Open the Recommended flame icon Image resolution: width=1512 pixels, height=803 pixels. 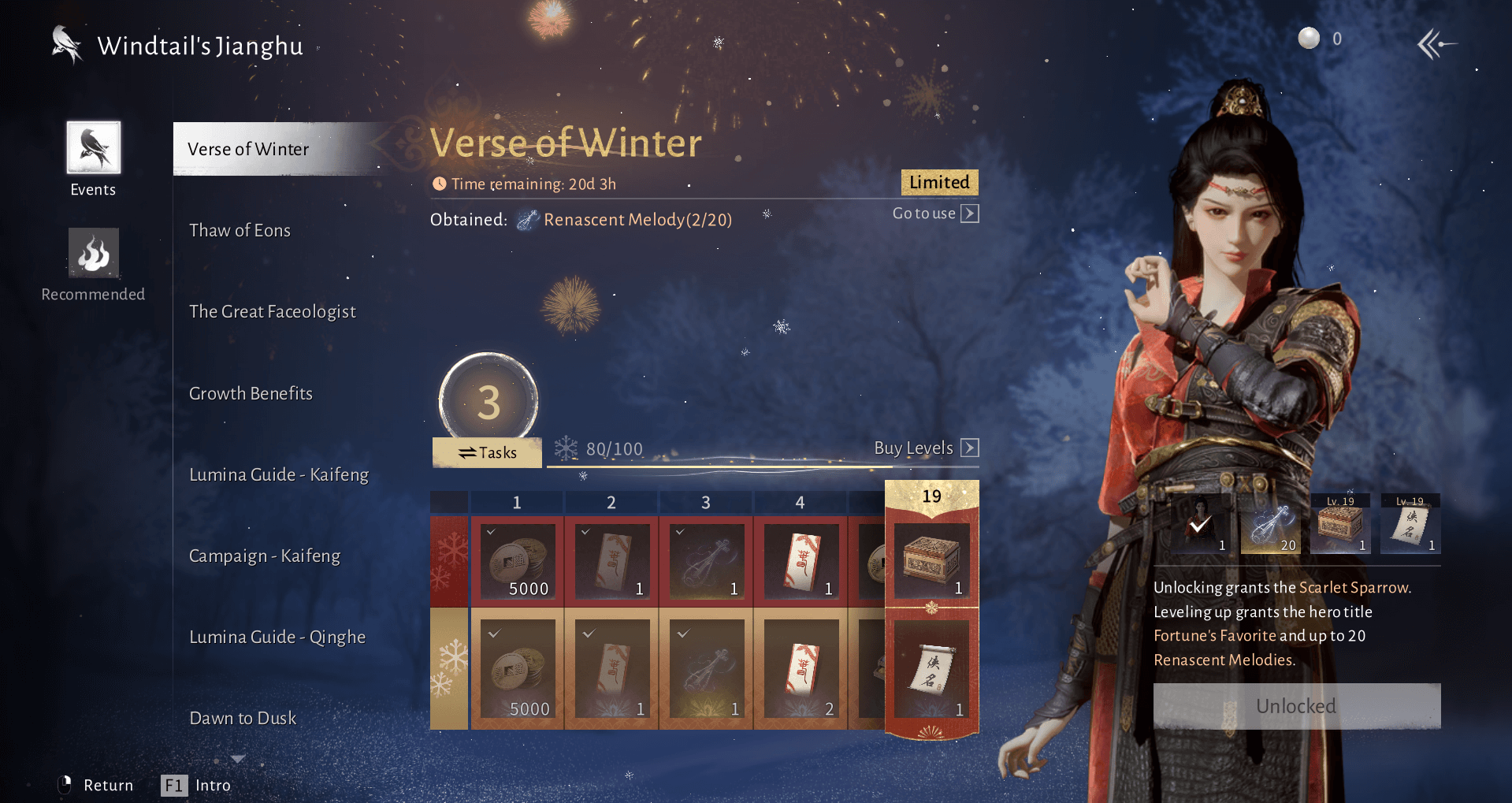click(x=92, y=253)
